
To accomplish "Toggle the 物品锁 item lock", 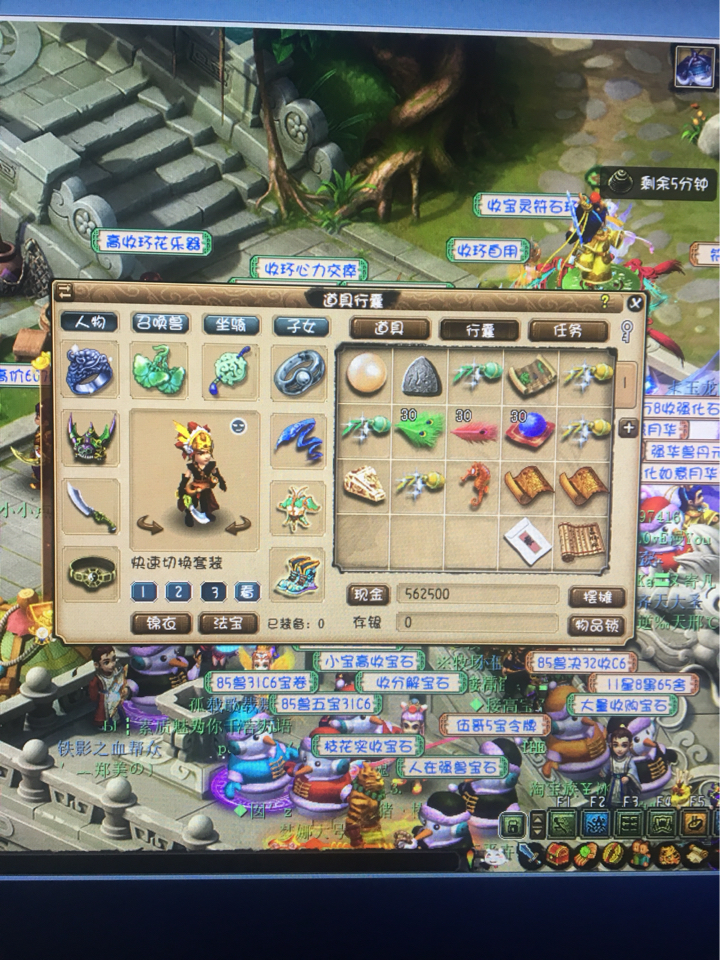I will coord(596,626).
